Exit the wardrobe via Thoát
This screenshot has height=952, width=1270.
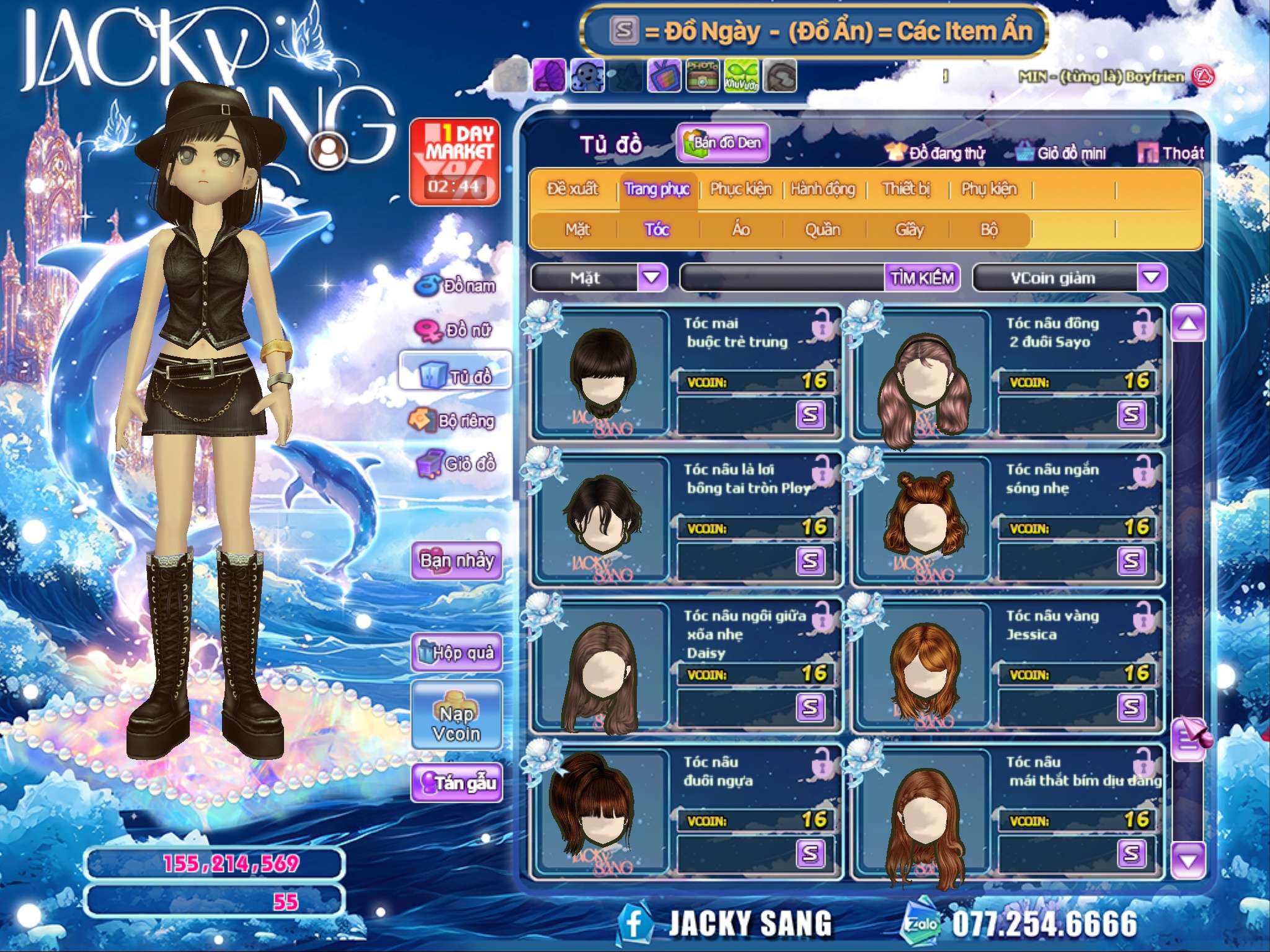1171,153
